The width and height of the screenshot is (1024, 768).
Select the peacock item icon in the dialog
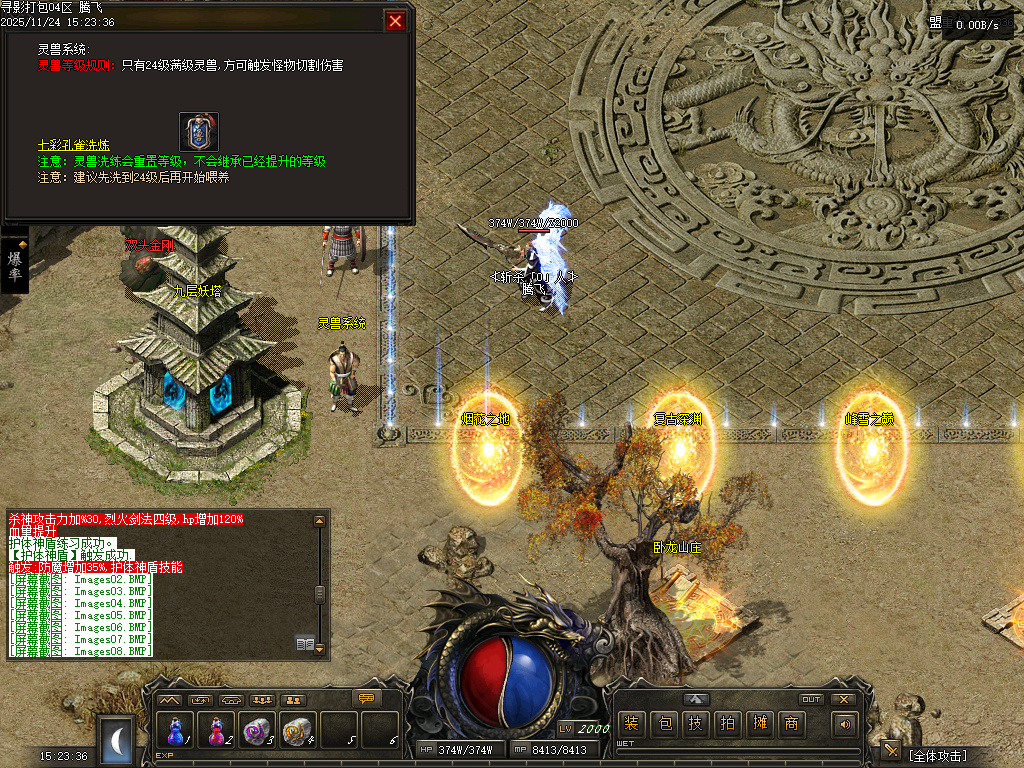(x=199, y=131)
